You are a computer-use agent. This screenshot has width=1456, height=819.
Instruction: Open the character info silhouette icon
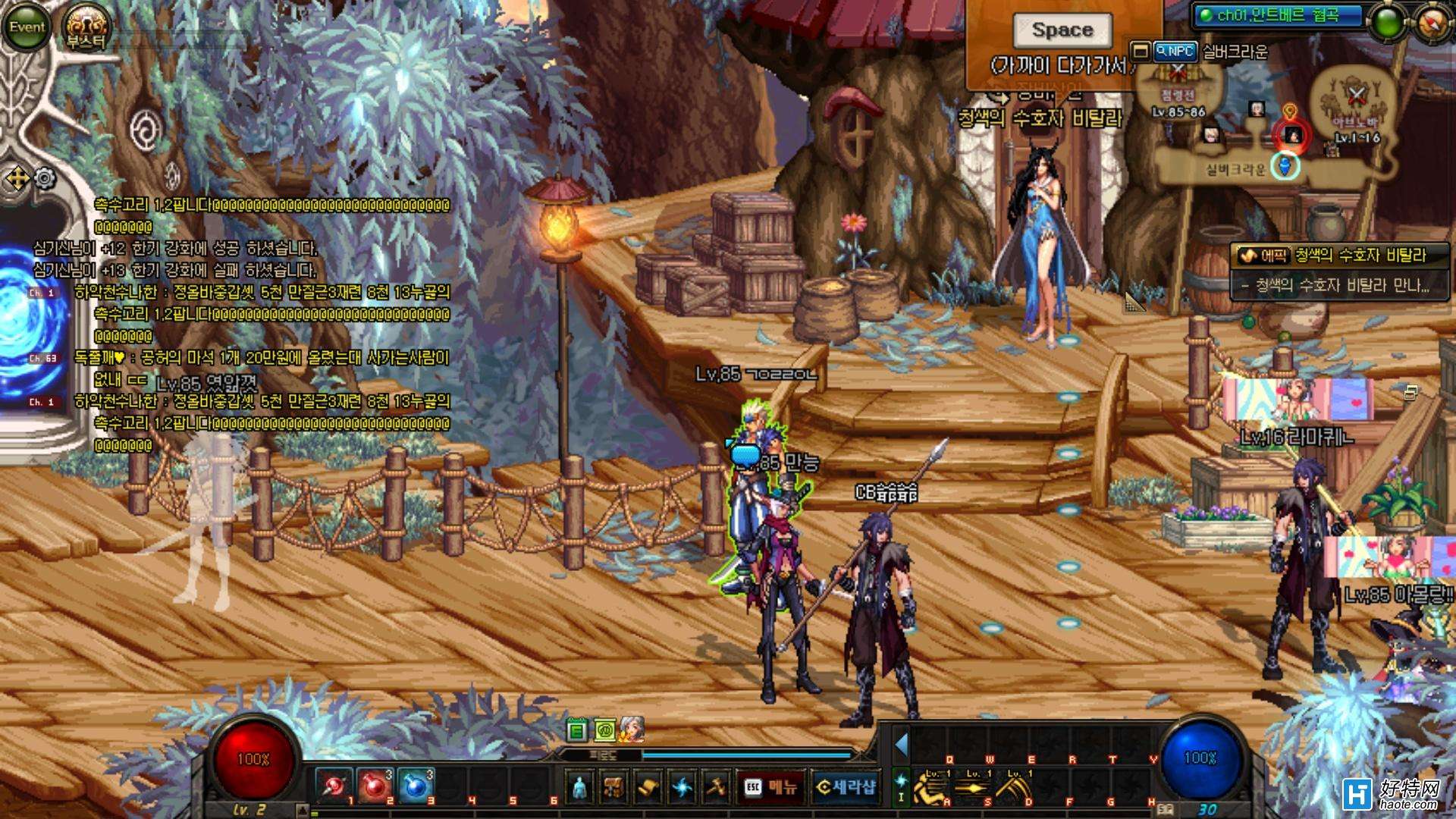point(582,787)
